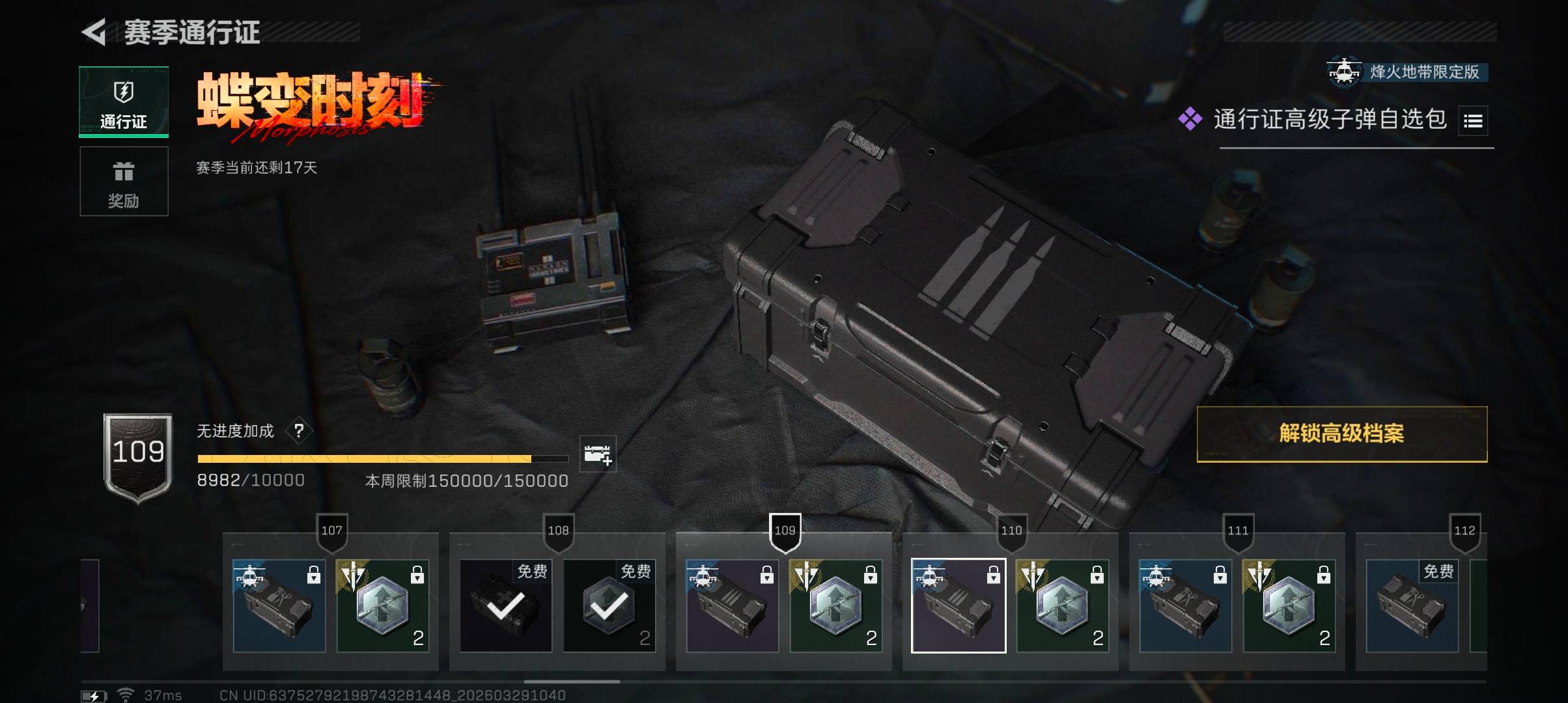
Task: Select the level 111 locked crate reward
Action: click(x=1186, y=606)
